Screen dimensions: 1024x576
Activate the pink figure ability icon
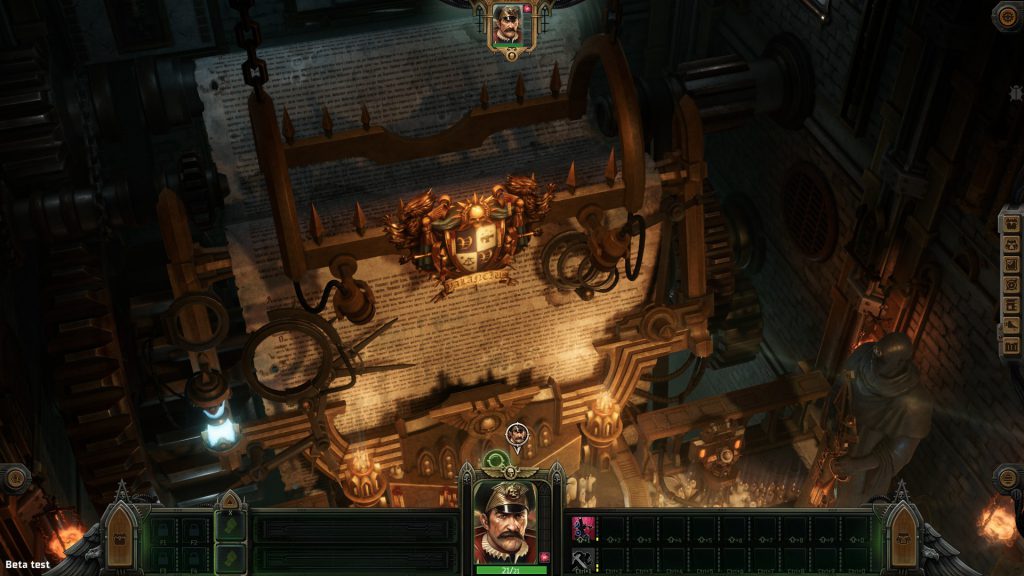tap(582, 528)
